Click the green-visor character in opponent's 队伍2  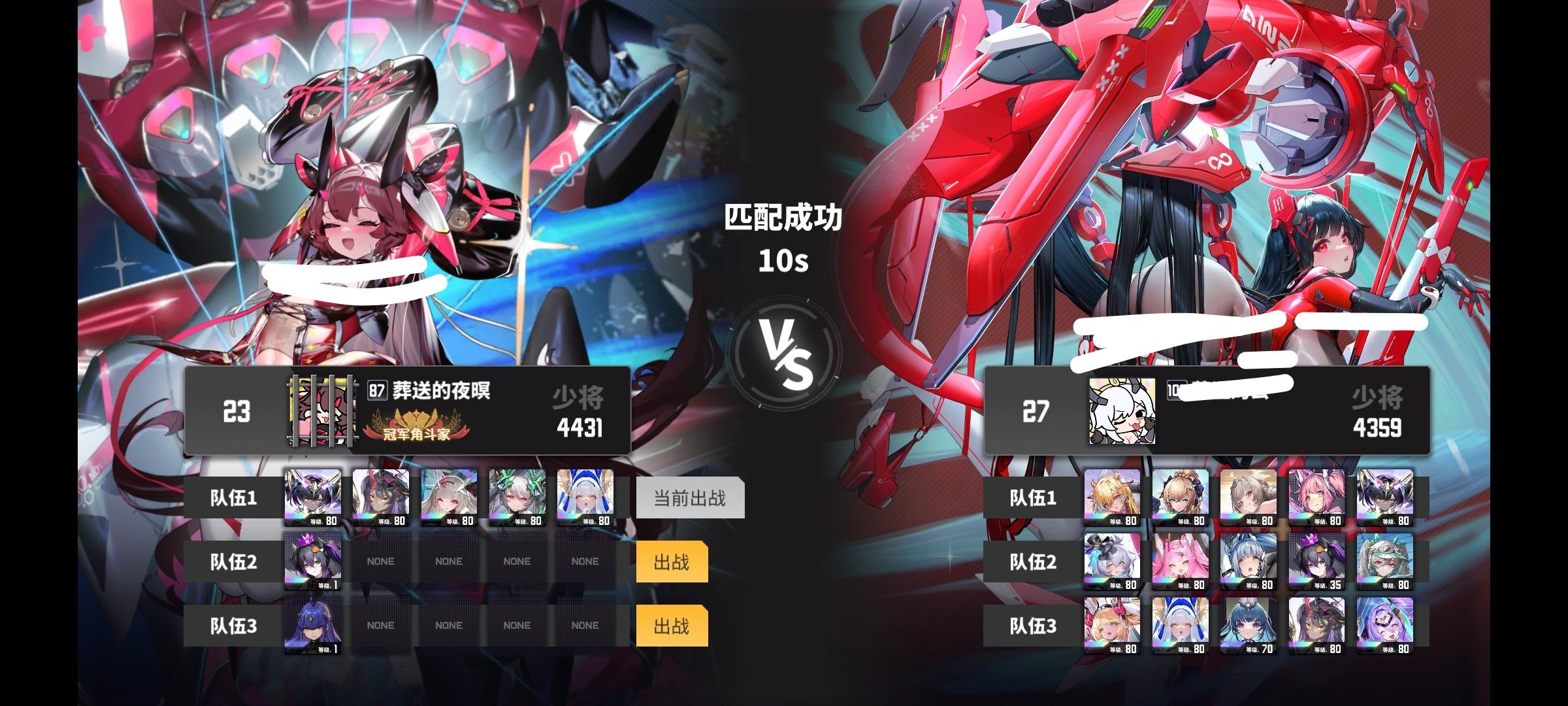[1386, 561]
